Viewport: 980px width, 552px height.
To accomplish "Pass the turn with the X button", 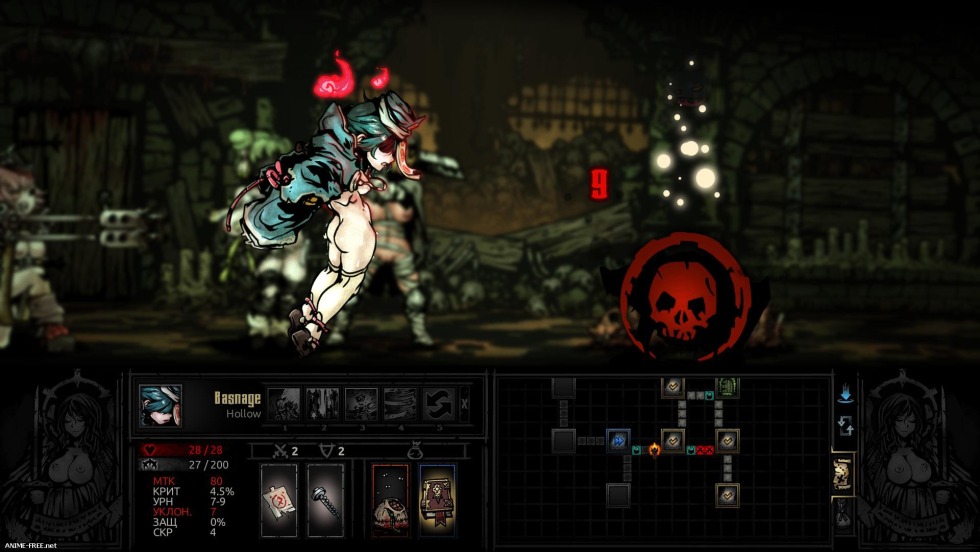I will [465, 405].
